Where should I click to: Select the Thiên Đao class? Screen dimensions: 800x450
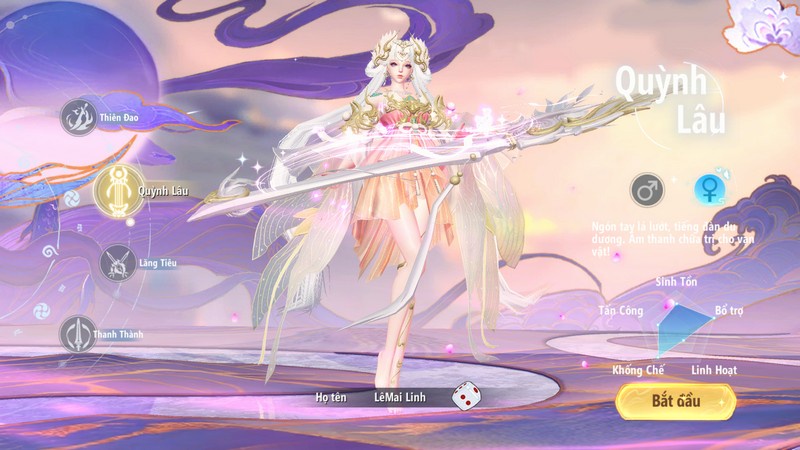(x=78, y=118)
